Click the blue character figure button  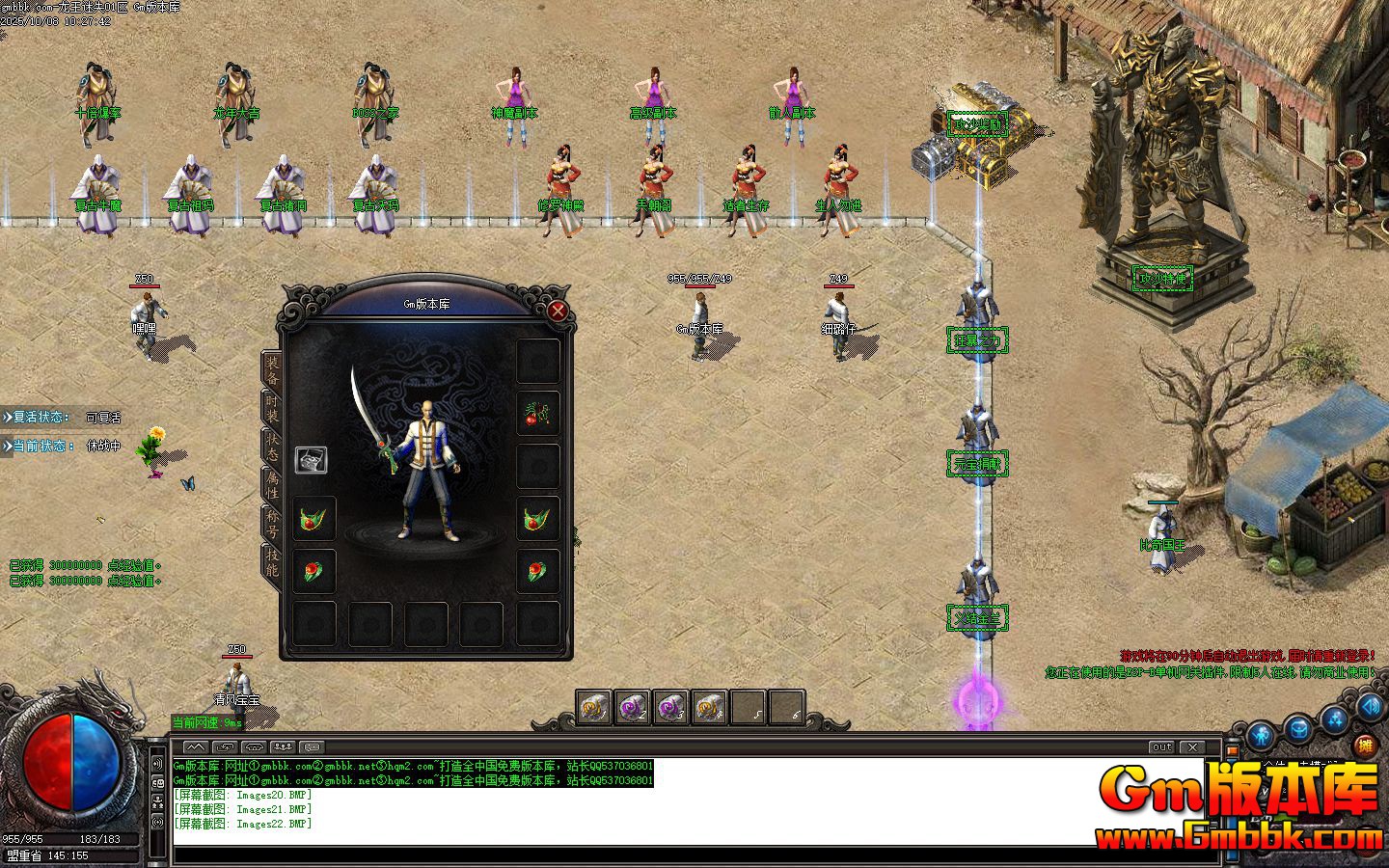click(1261, 738)
